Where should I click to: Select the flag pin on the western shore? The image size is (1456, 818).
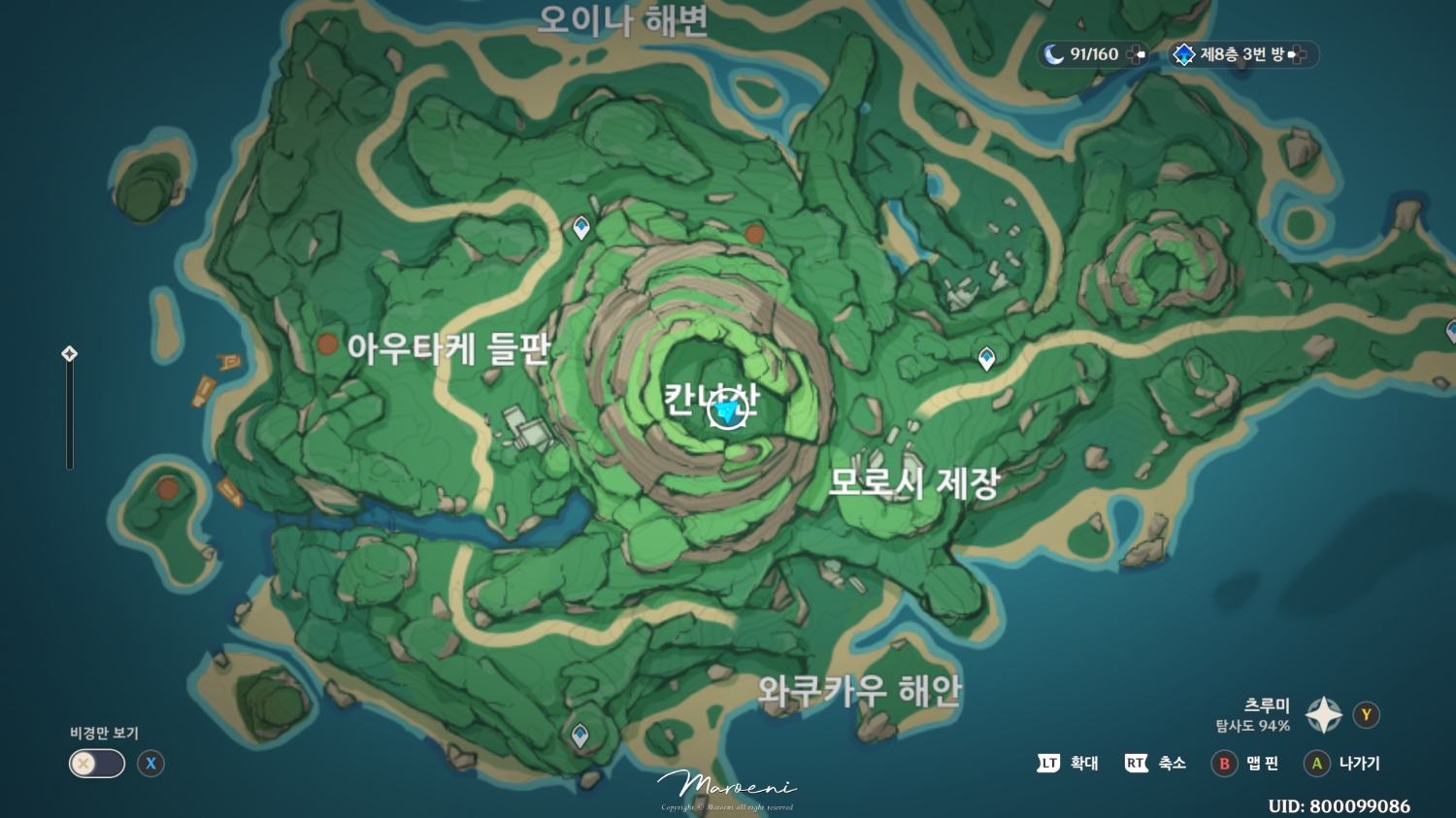point(230,361)
